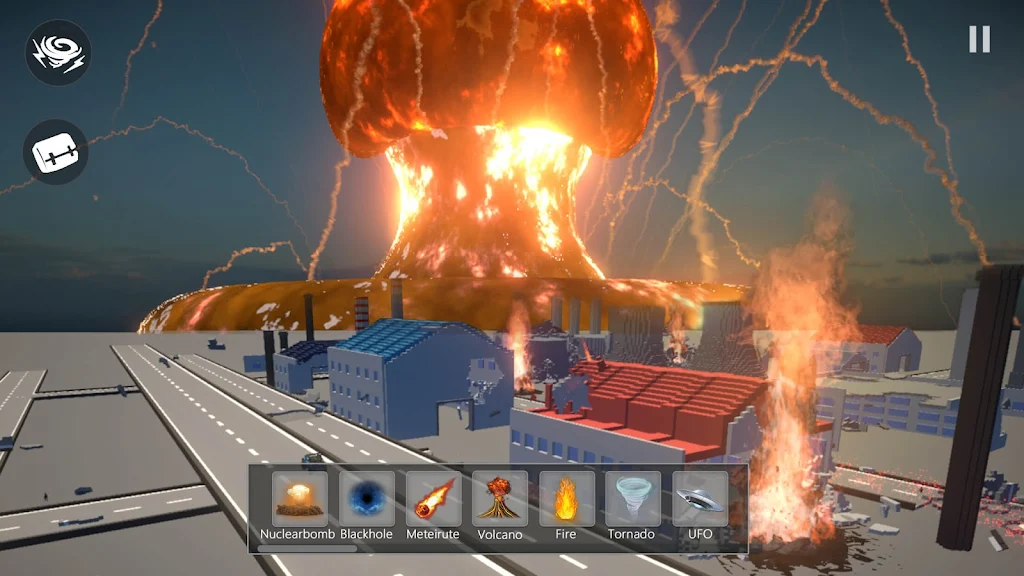Pause the game
1024x576 pixels.
click(979, 39)
